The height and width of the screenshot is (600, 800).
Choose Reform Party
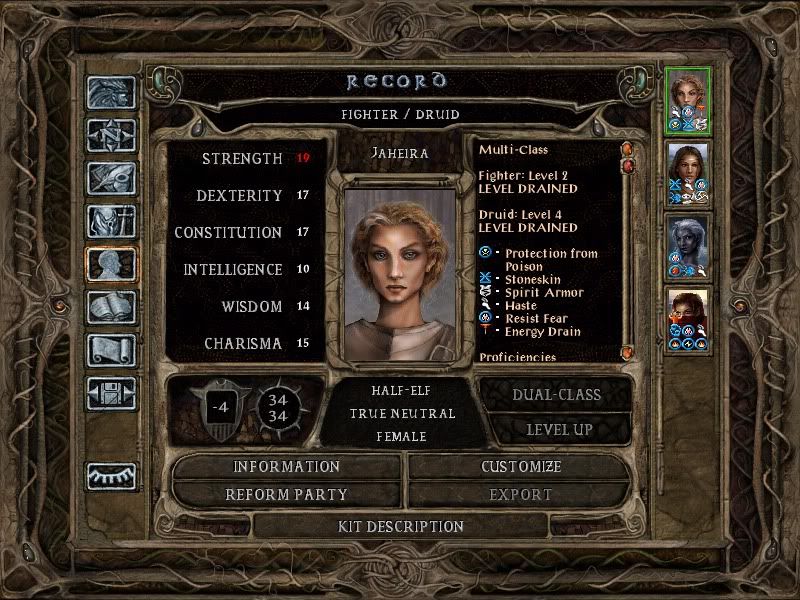287,495
